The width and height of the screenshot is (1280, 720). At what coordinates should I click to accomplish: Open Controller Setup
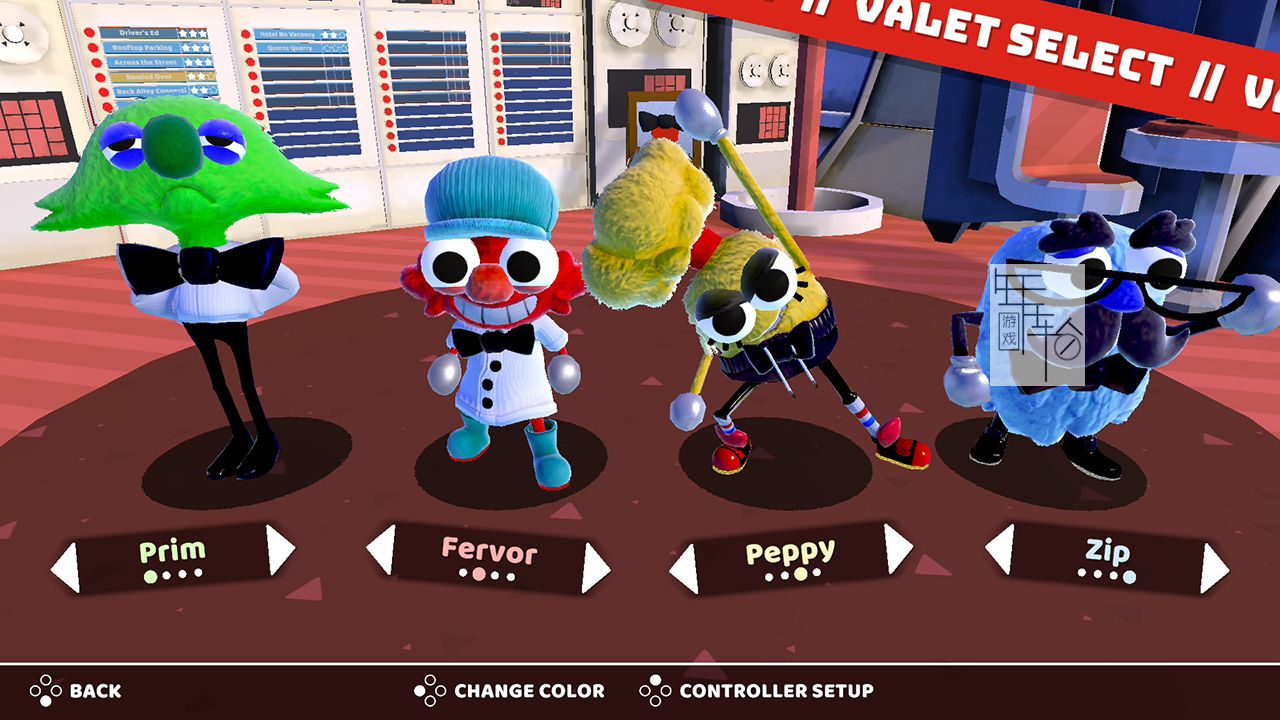pos(756,690)
